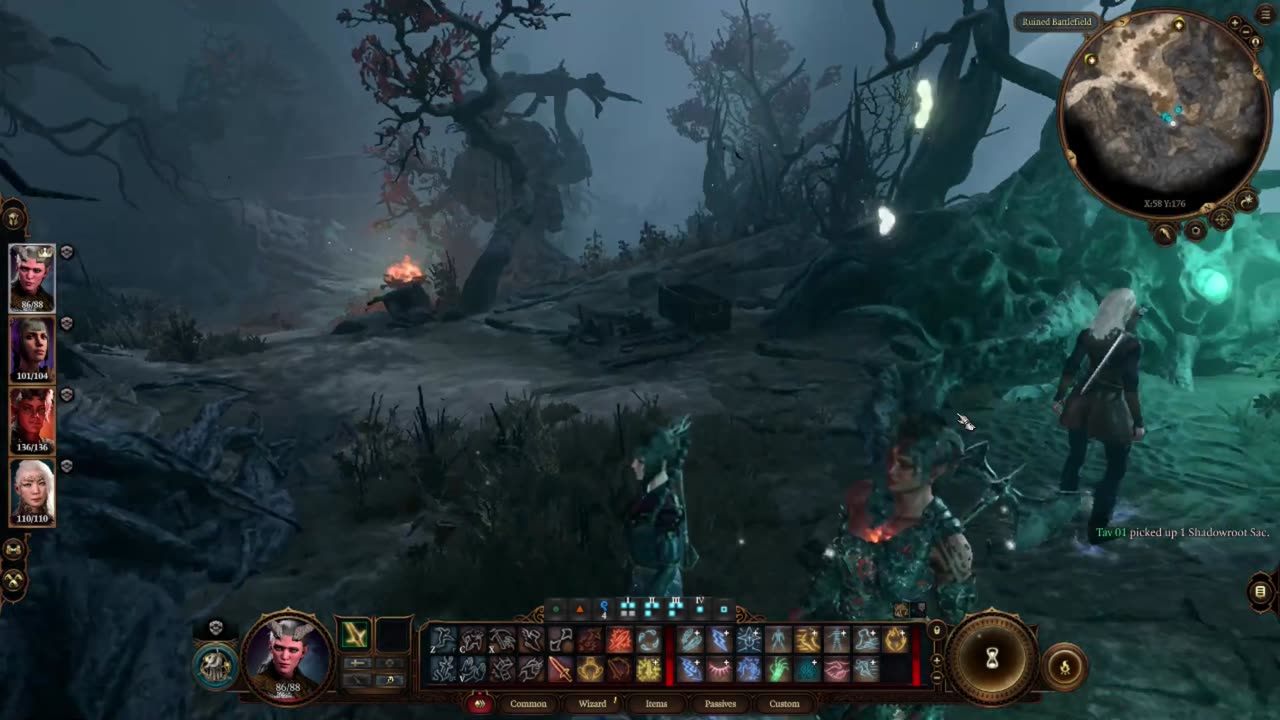Viewport: 1280px width, 720px height.
Task: Switch to the Custom hotbar tab
Action: point(784,704)
